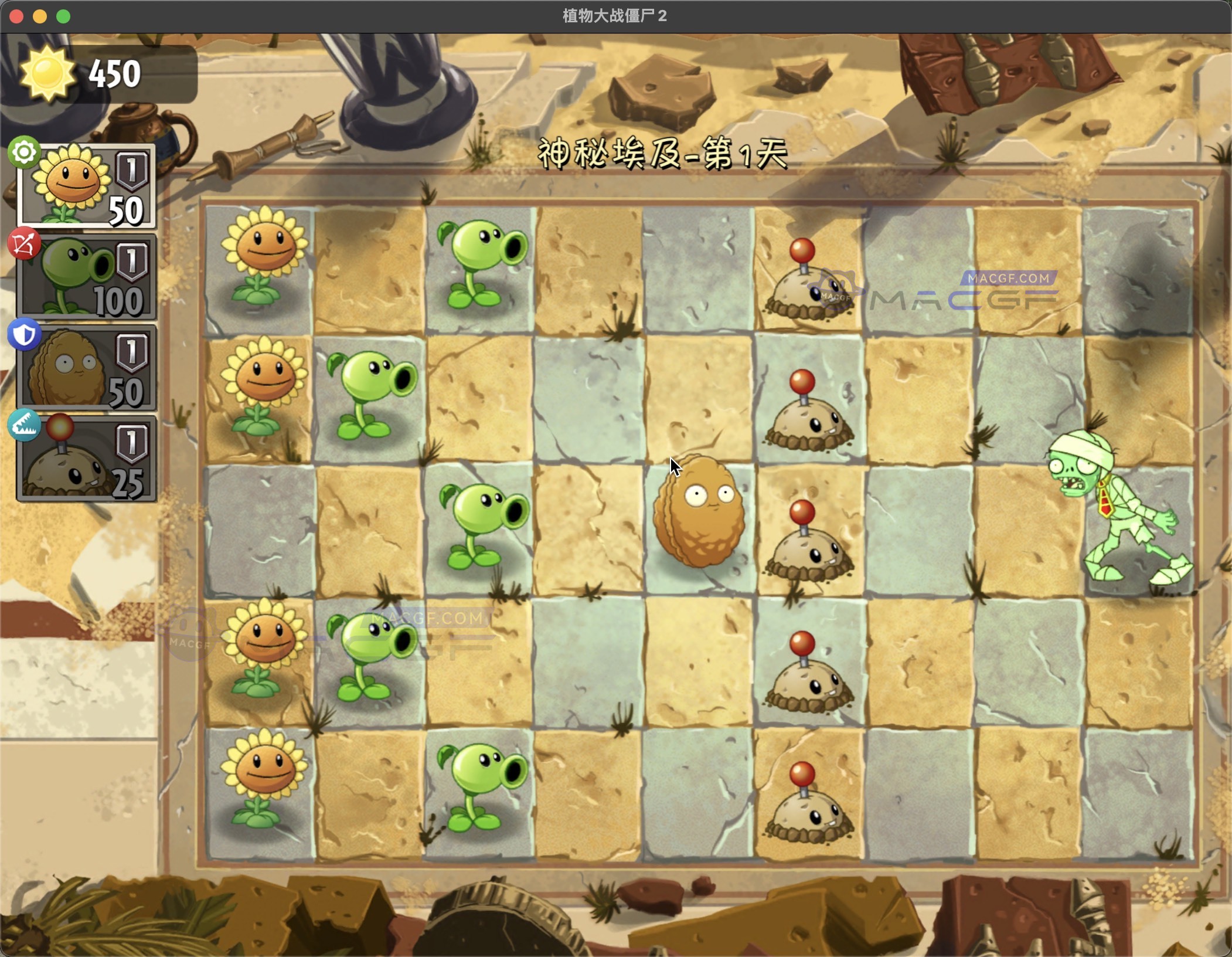Image resolution: width=1232 pixels, height=957 pixels.
Task: Click the macOS minimize button
Action: (x=39, y=15)
